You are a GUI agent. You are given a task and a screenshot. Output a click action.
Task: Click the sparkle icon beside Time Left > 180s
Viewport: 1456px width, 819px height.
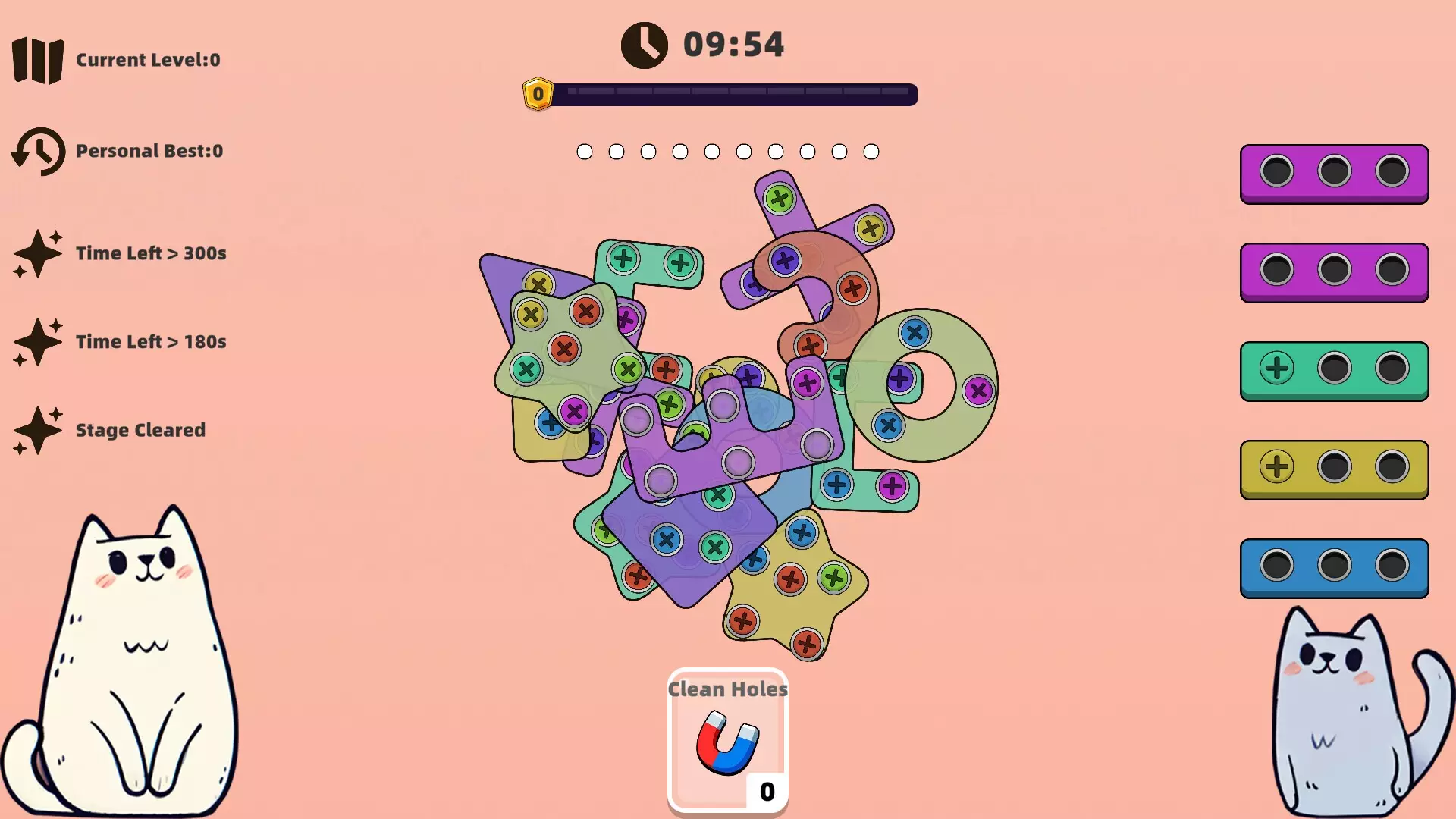tap(39, 341)
